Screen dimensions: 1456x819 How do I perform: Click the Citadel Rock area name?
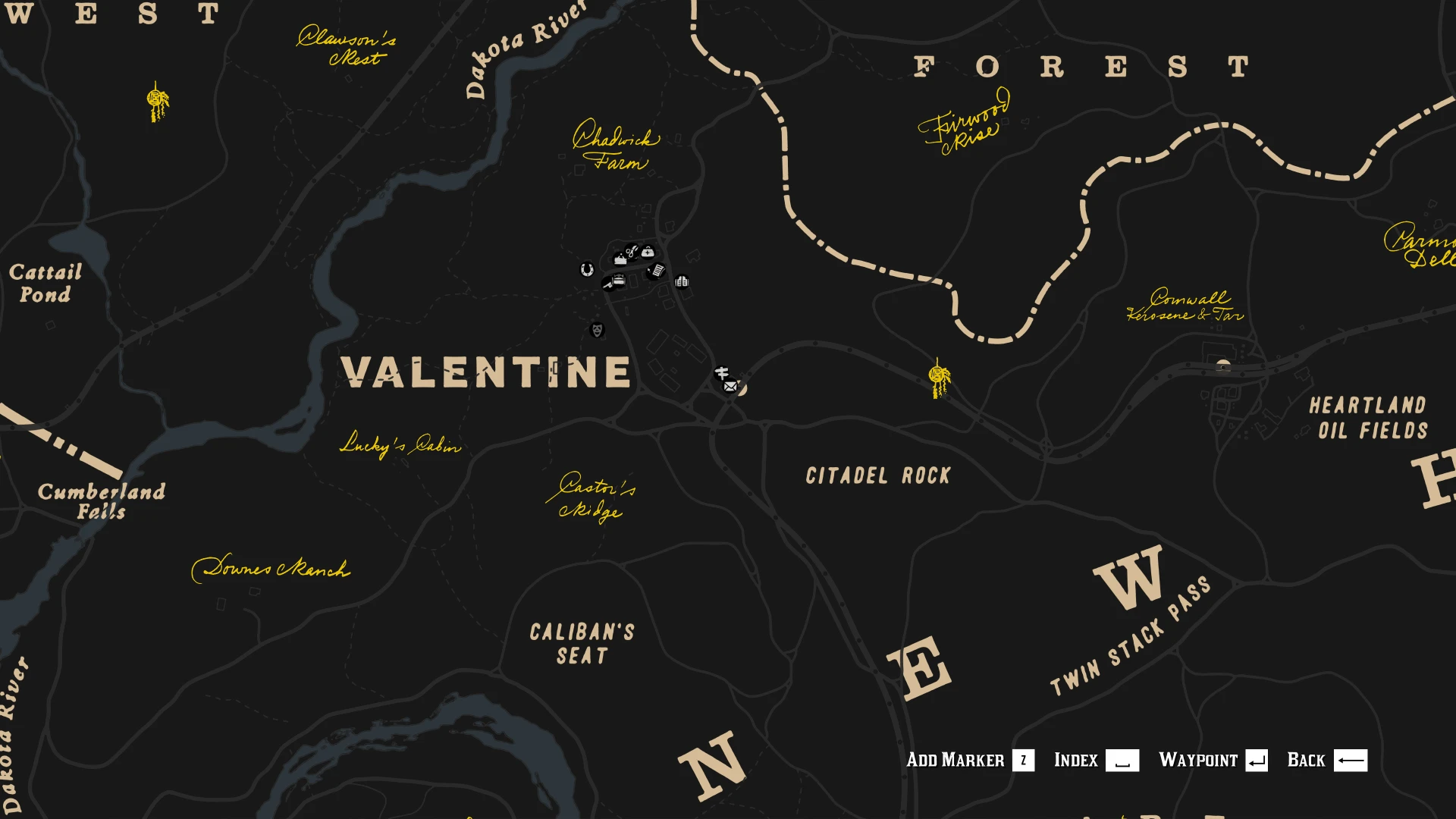pyautogui.click(x=878, y=476)
